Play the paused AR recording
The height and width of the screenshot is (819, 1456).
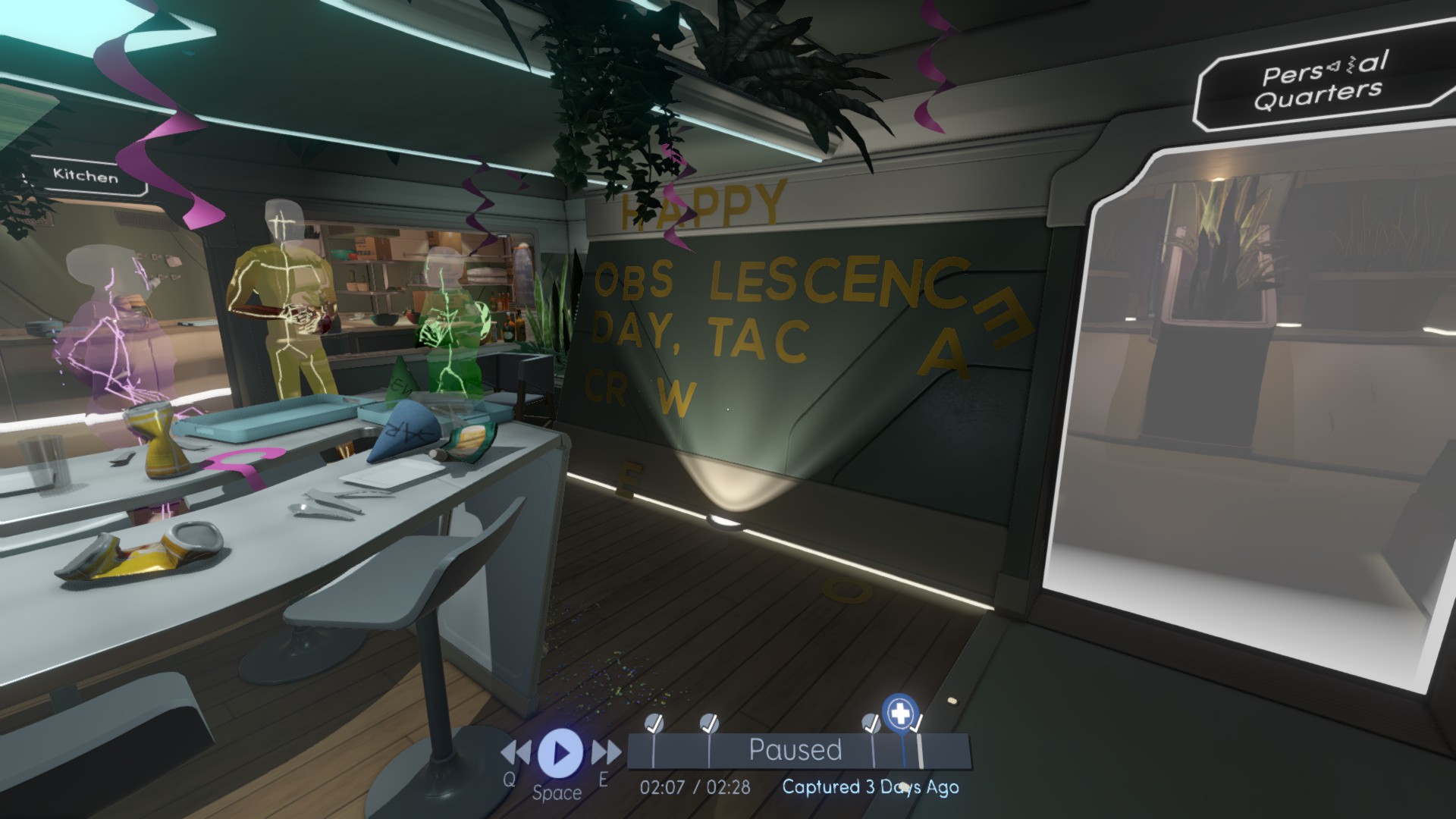pos(560,752)
